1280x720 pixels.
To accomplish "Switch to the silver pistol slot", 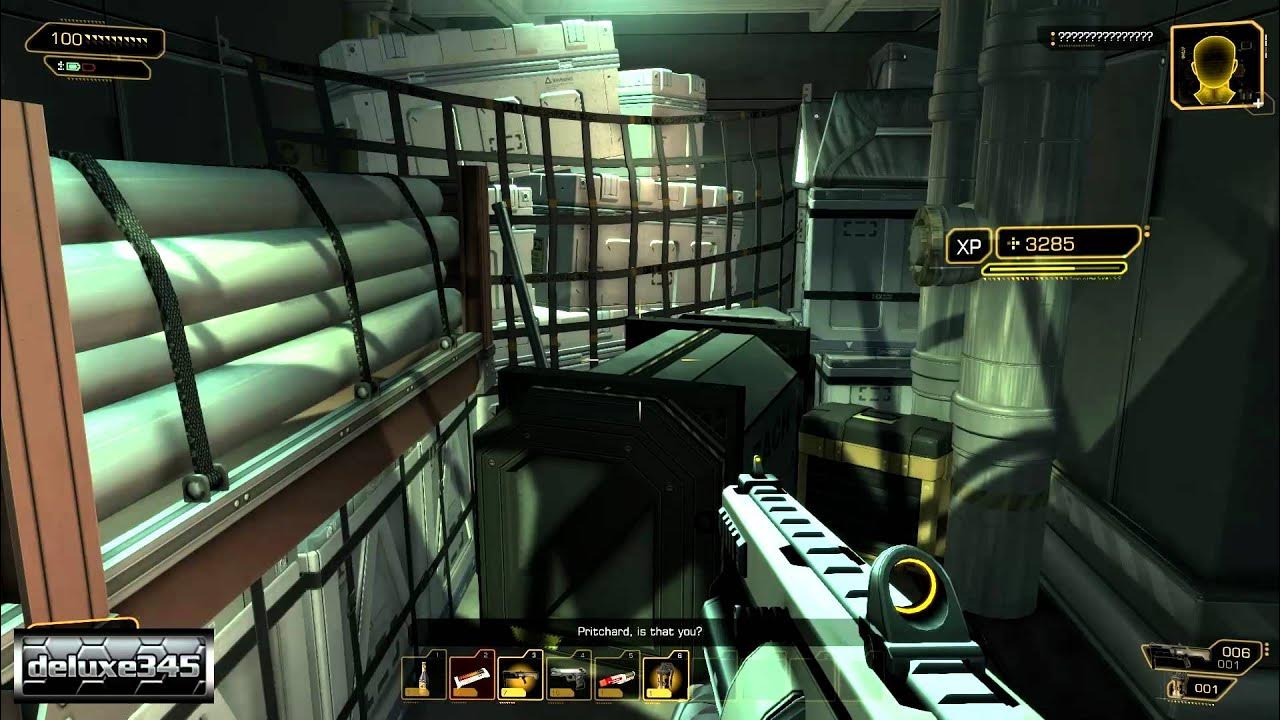I will click(566, 677).
